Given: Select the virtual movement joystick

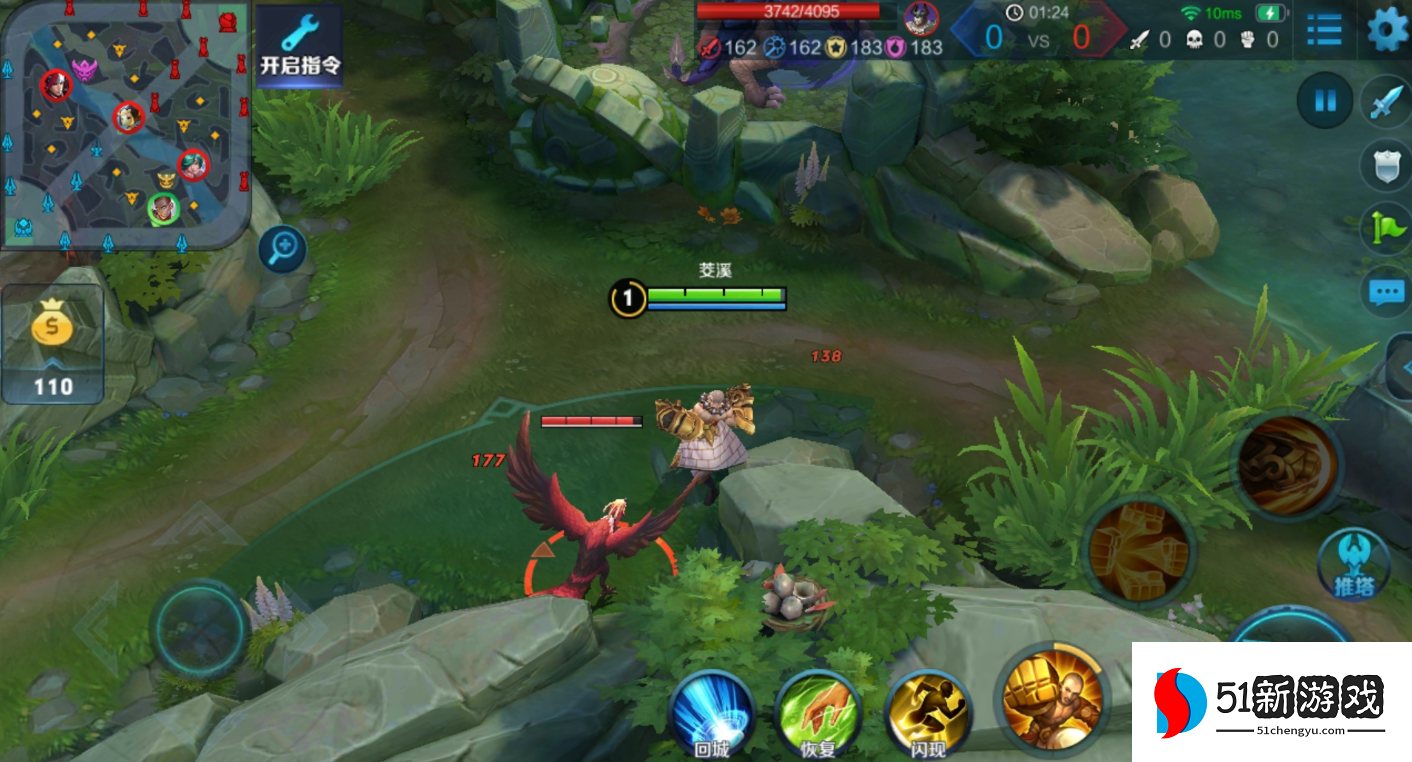Looking at the screenshot, I should coord(199,629).
